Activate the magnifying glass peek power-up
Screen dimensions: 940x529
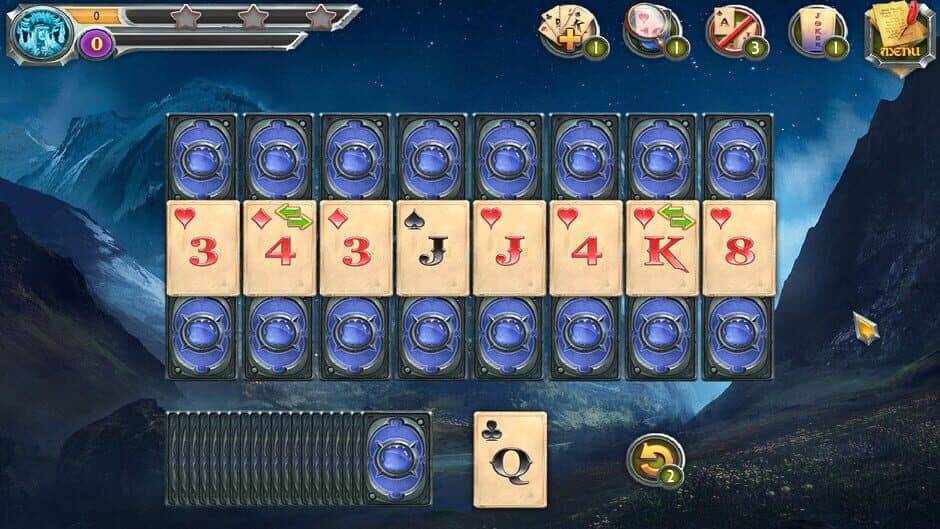click(x=652, y=30)
